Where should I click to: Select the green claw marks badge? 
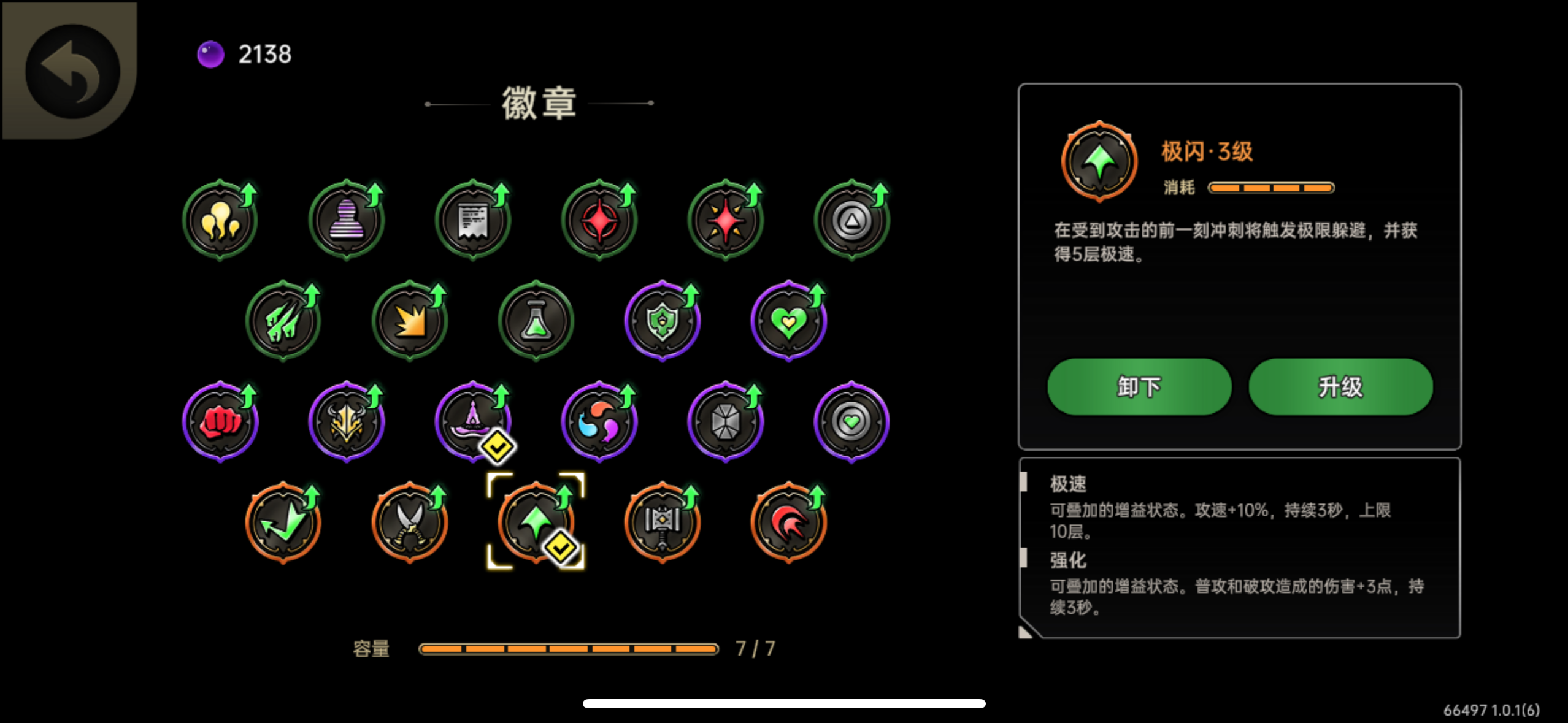pos(283,320)
